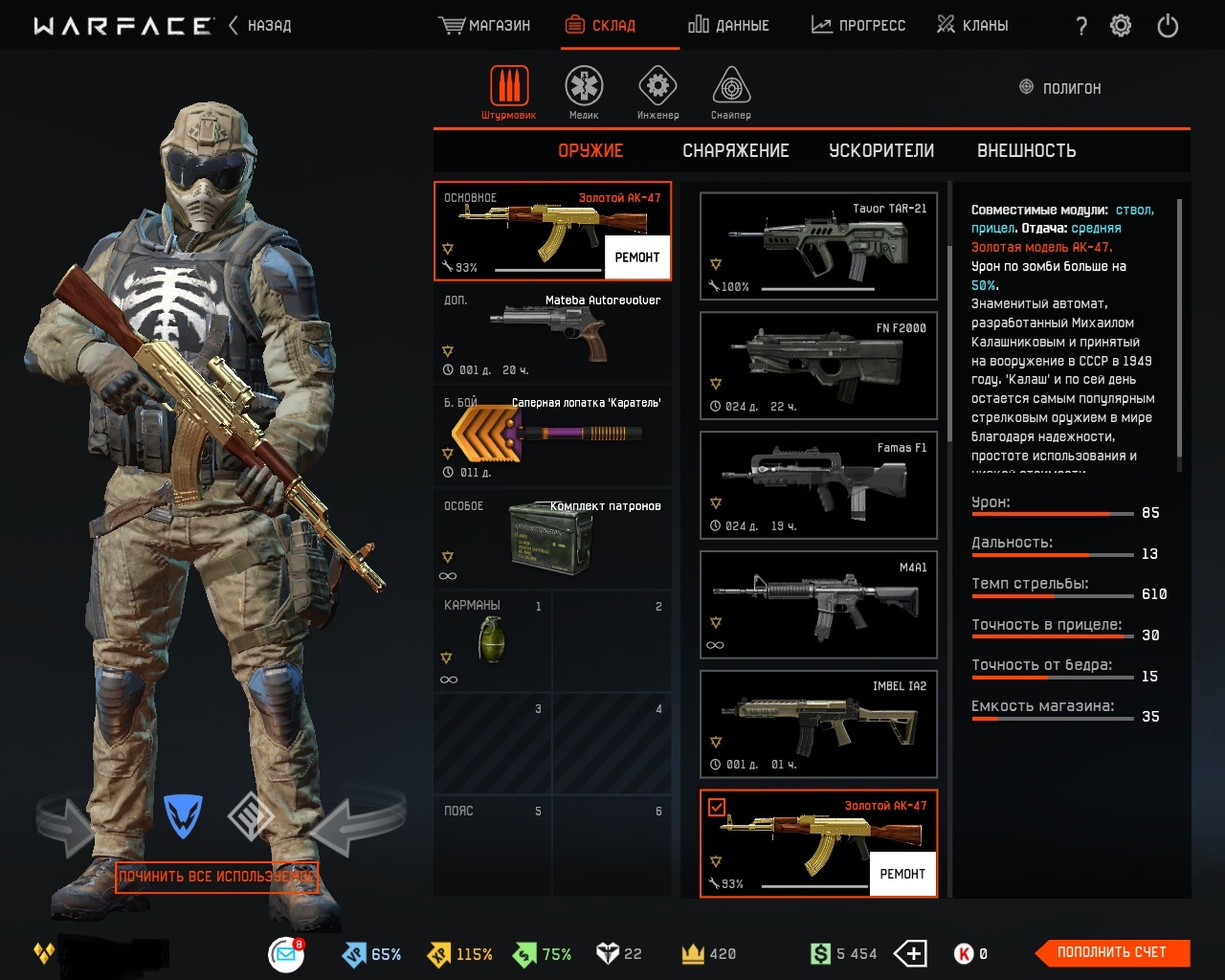
Task: Click the power exit icon
Action: click(1168, 26)
